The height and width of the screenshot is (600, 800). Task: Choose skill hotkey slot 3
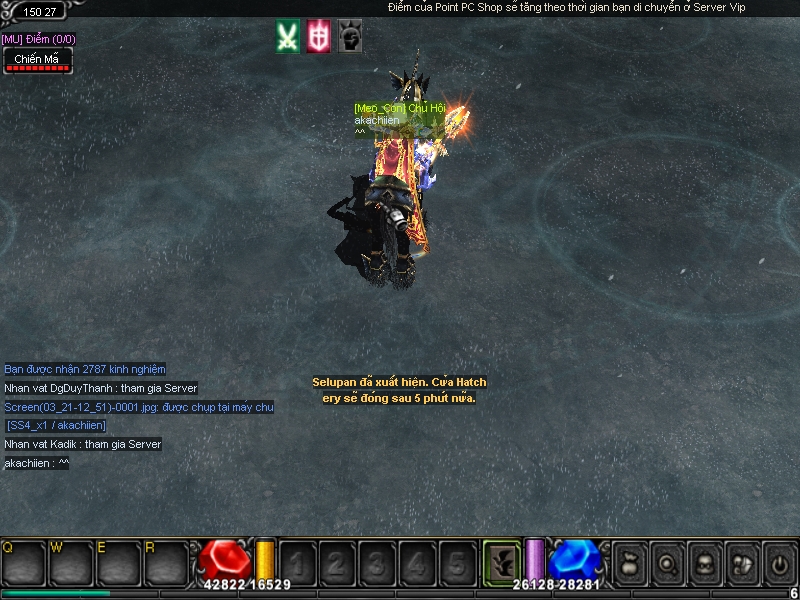click(x=376, y=563)
